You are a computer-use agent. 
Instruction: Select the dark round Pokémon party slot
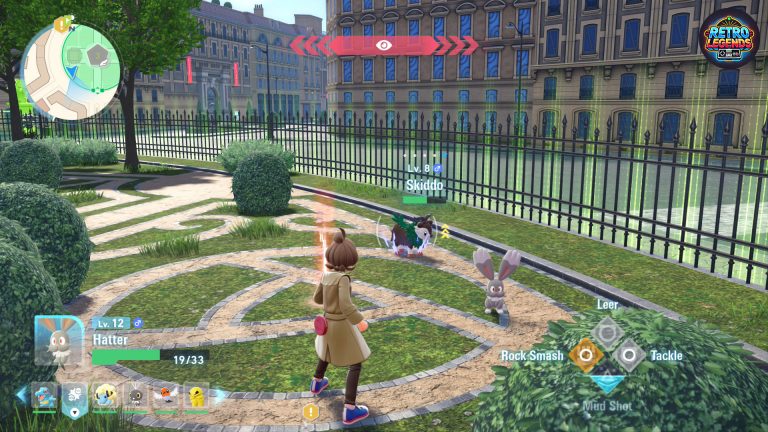[x=135, y=397]
